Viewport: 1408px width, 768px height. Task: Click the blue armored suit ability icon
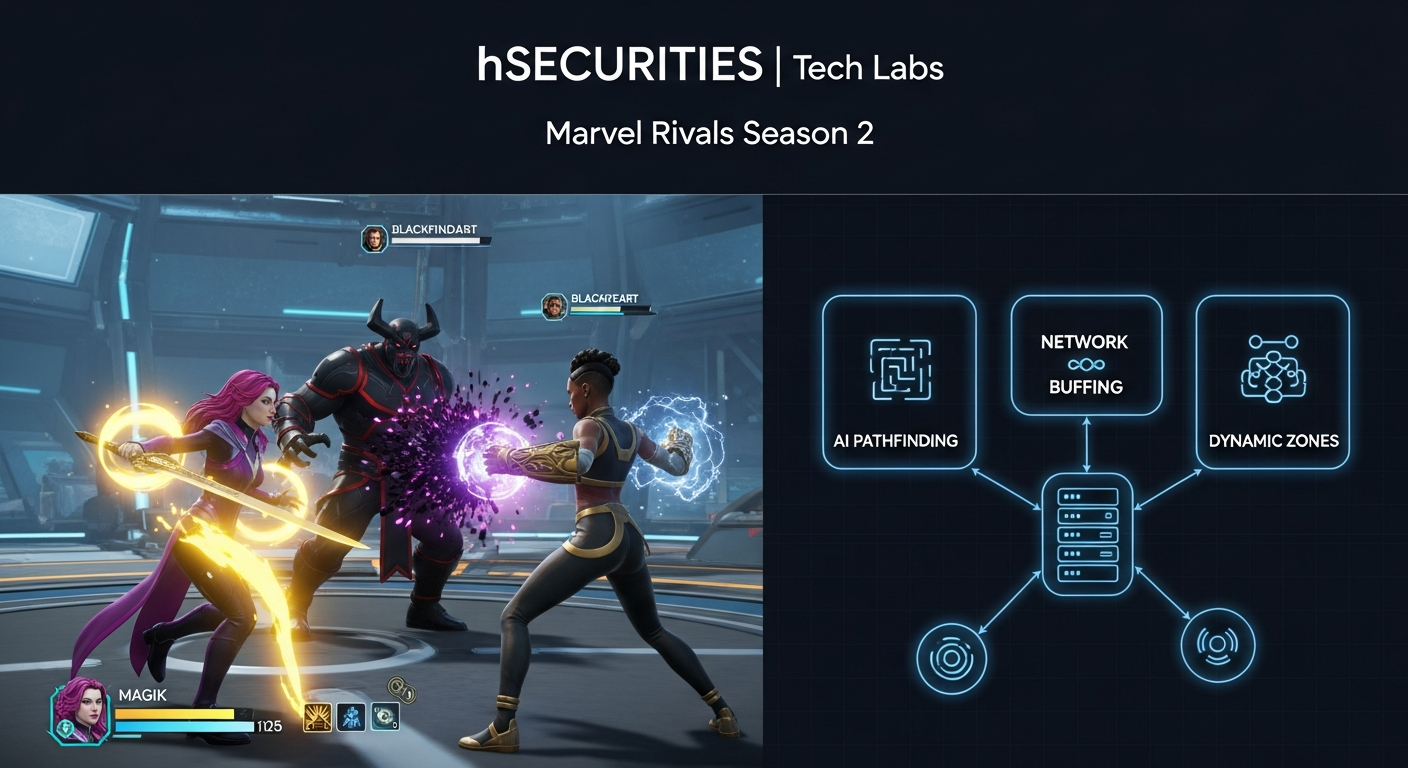[x=351, y=717]
